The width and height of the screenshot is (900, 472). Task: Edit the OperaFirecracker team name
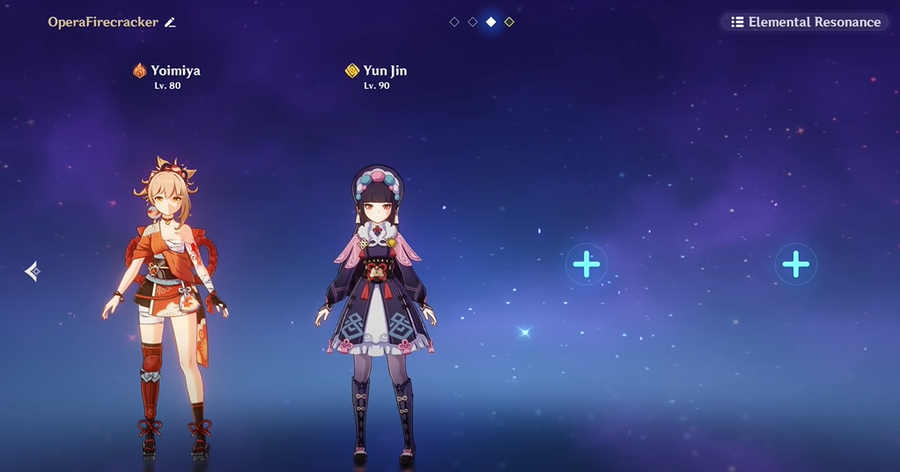pyautogui.click(x=170, y=22)
